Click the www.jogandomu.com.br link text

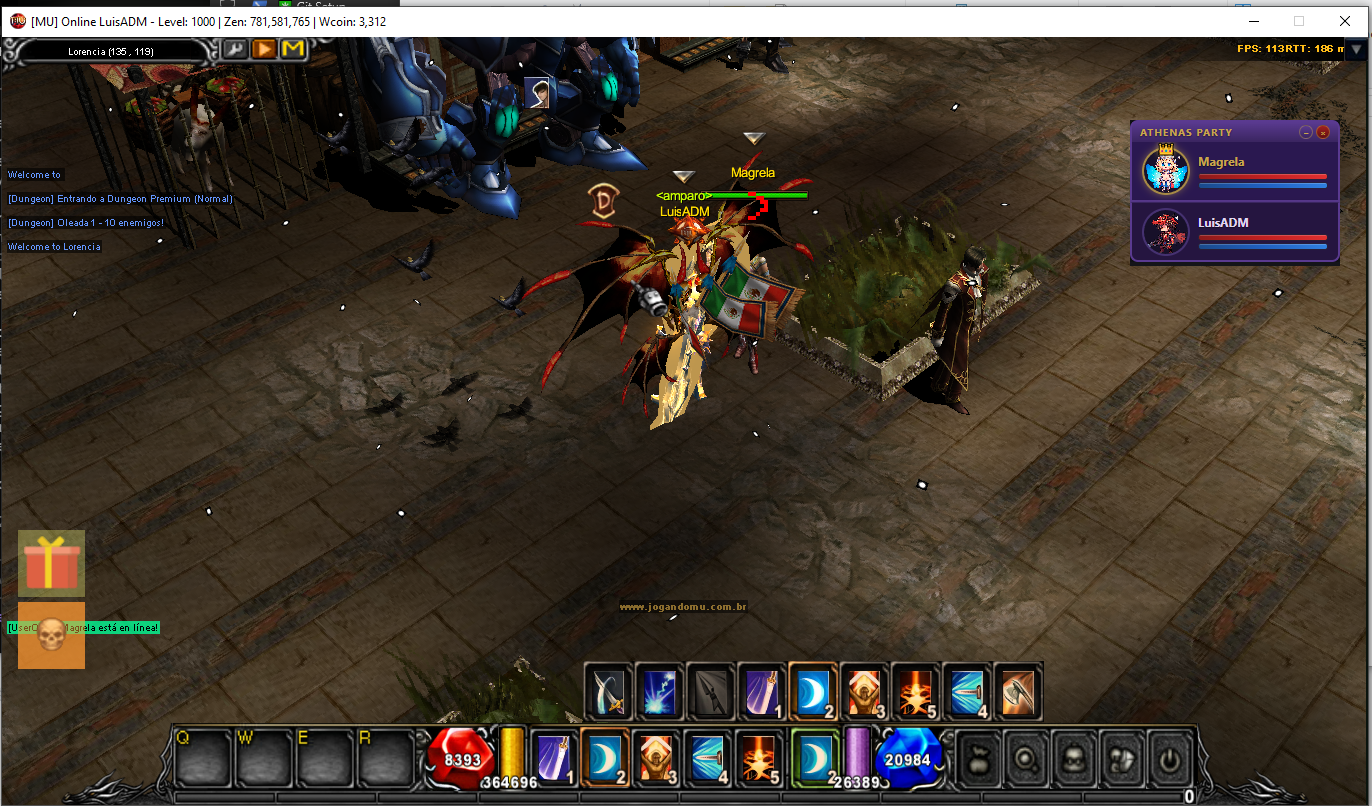685,606
